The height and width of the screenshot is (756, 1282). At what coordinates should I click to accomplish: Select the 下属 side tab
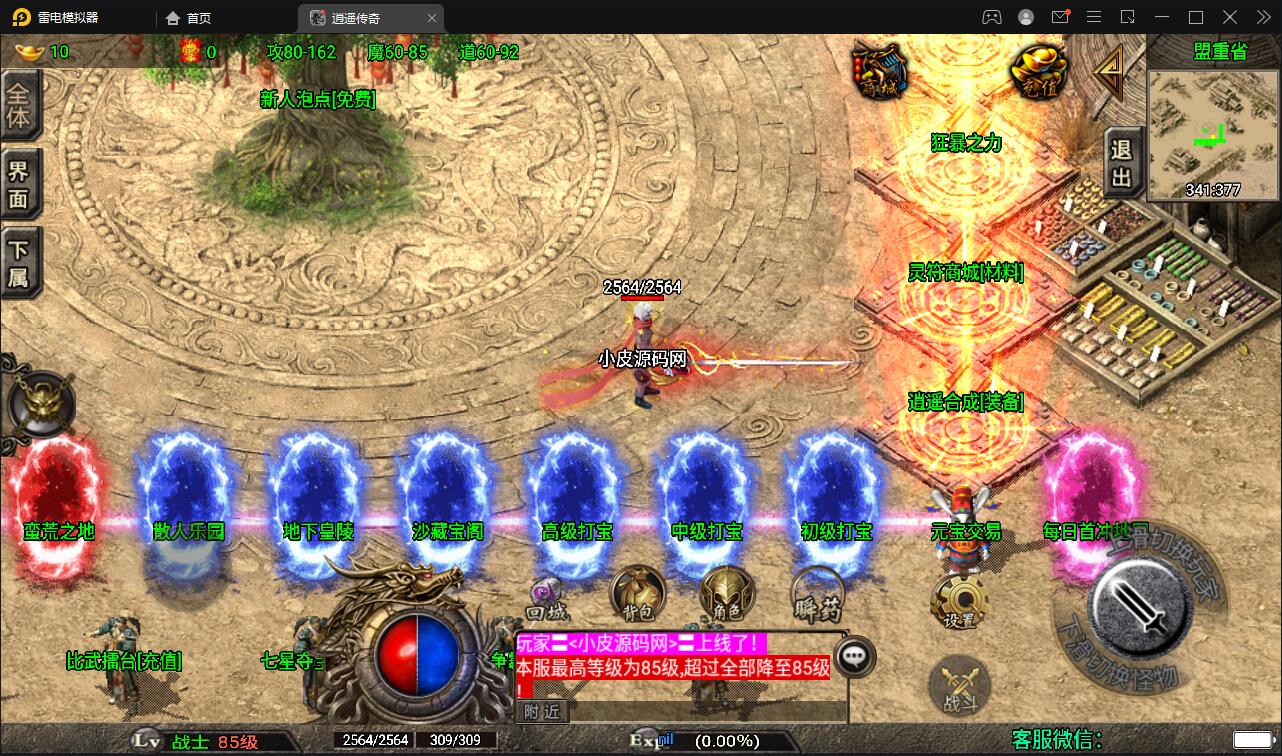point(20,263)
